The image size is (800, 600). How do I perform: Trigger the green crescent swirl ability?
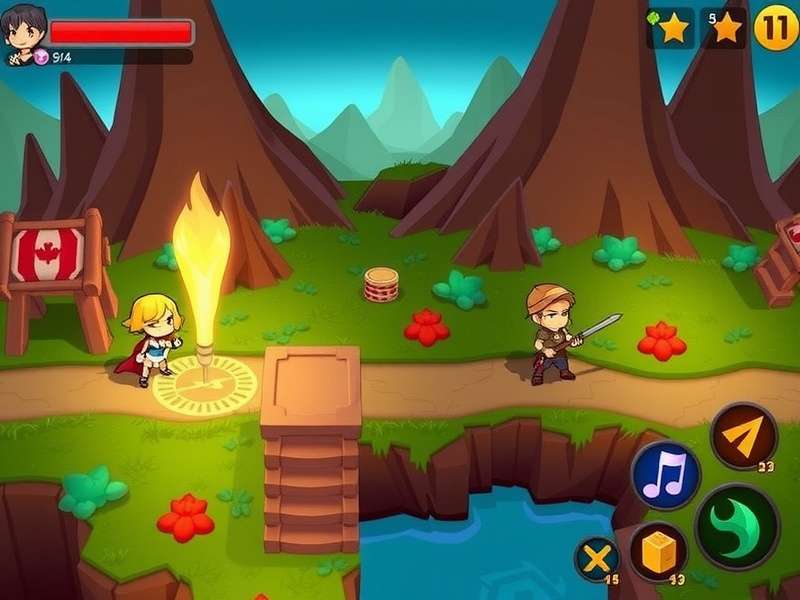tap(737, 526)
